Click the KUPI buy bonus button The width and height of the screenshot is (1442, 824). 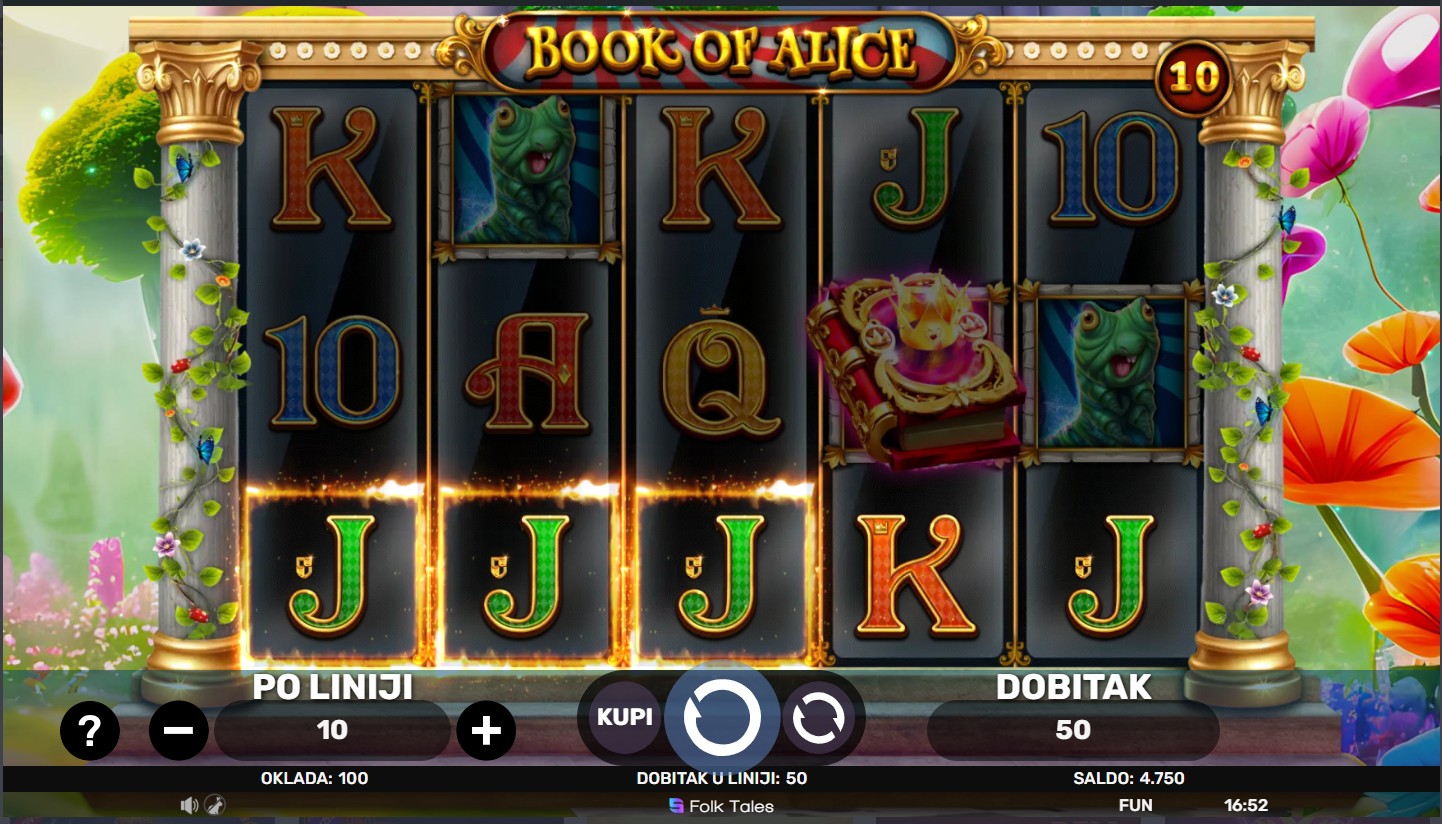point(625,717)
